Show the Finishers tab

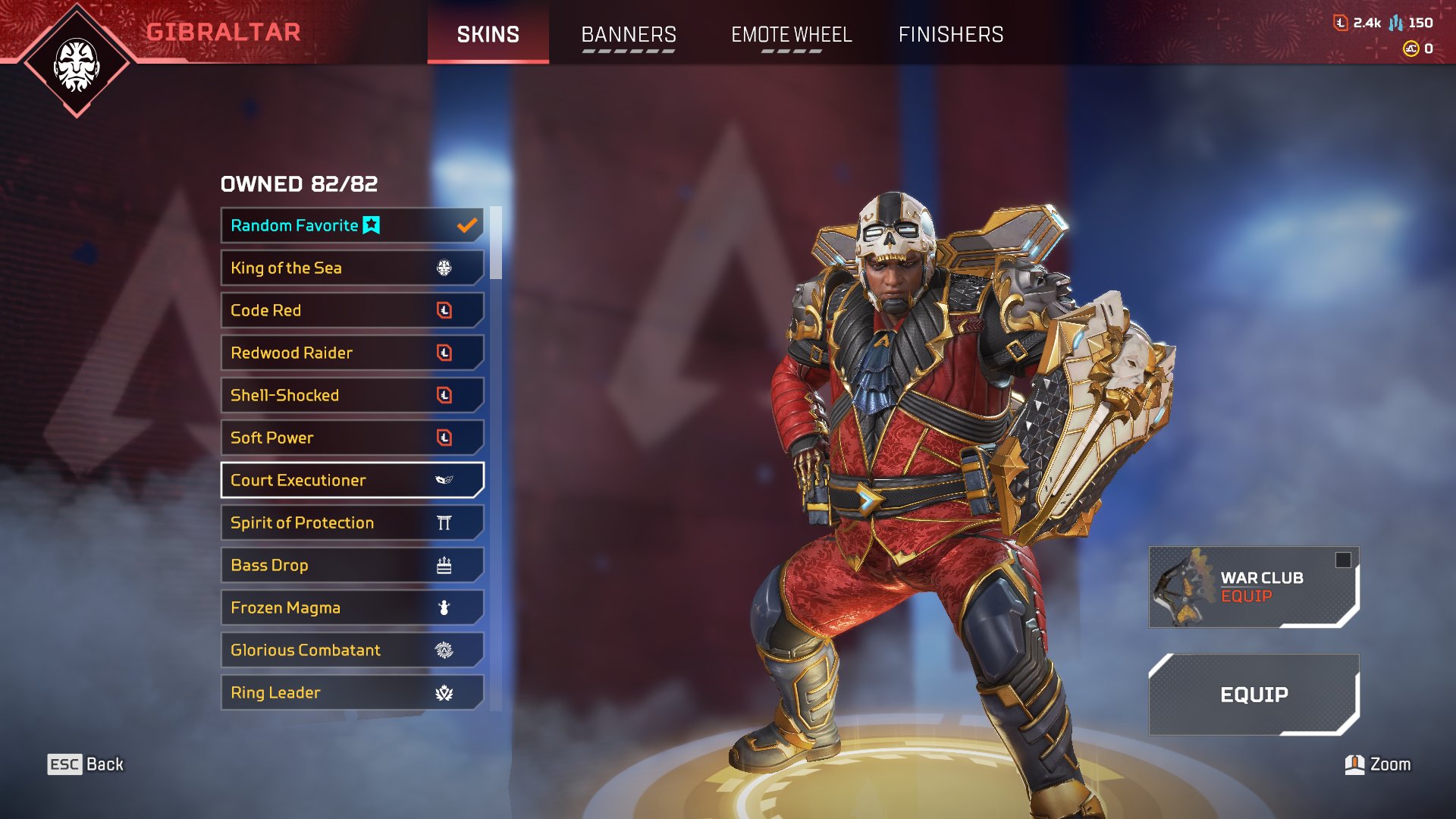pos(950,35)
